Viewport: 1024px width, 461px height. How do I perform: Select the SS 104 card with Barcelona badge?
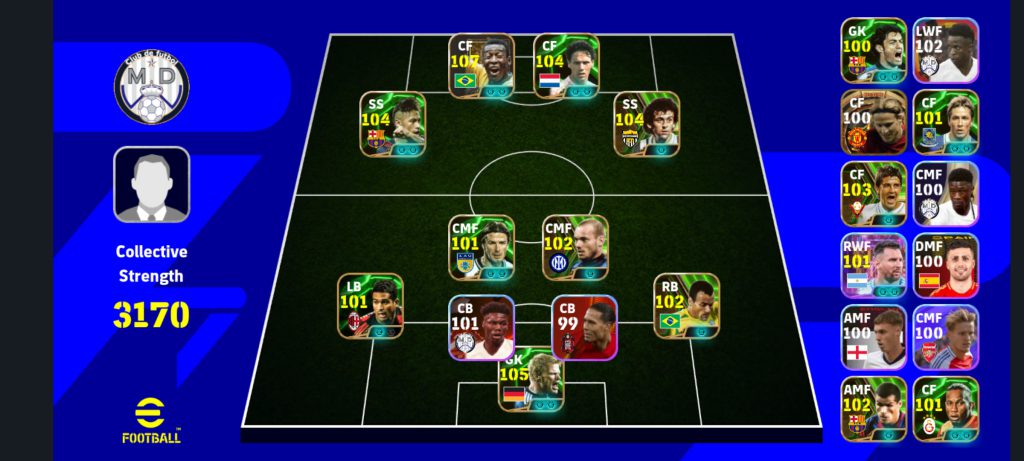point(393,124)
